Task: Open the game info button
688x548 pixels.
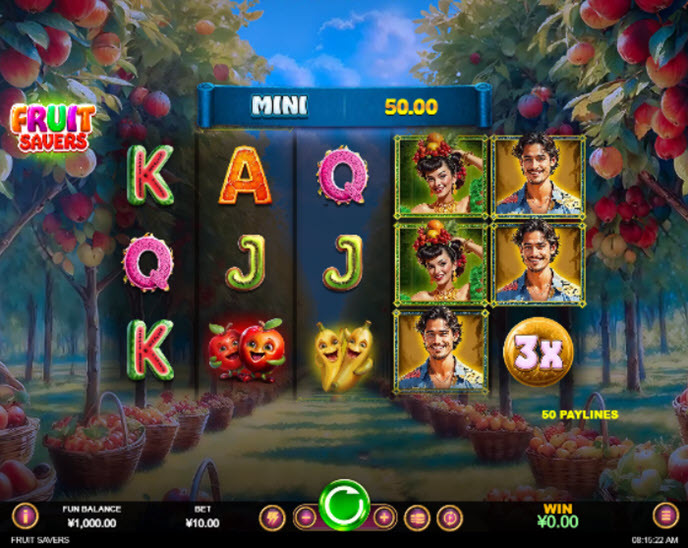Action: tap(24, 516)
